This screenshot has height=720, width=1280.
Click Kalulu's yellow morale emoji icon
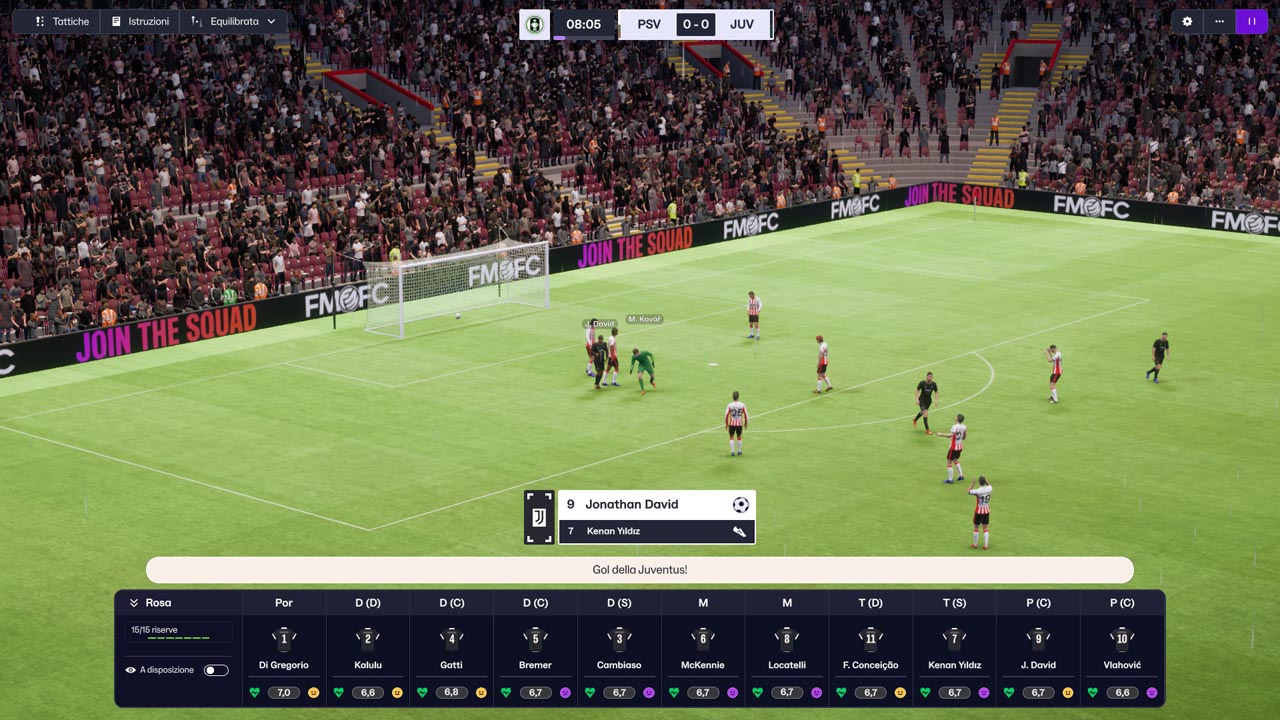396,692
